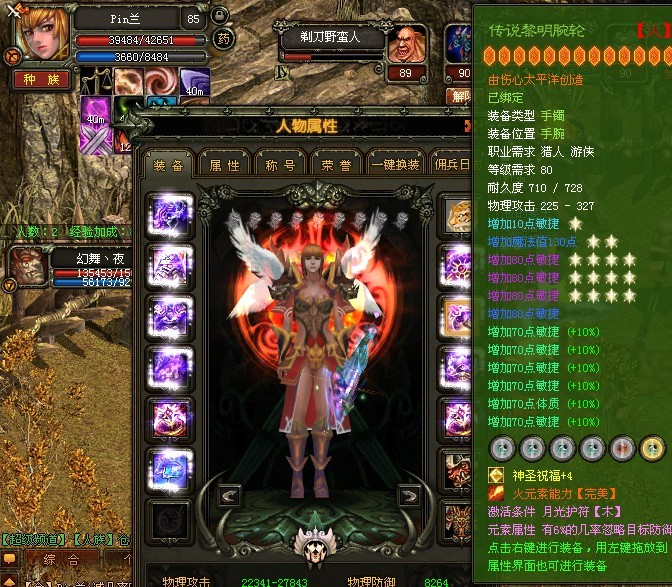Screen dimensions: 672x587
Task: Rotate the character model left
Action: point(229,495)
